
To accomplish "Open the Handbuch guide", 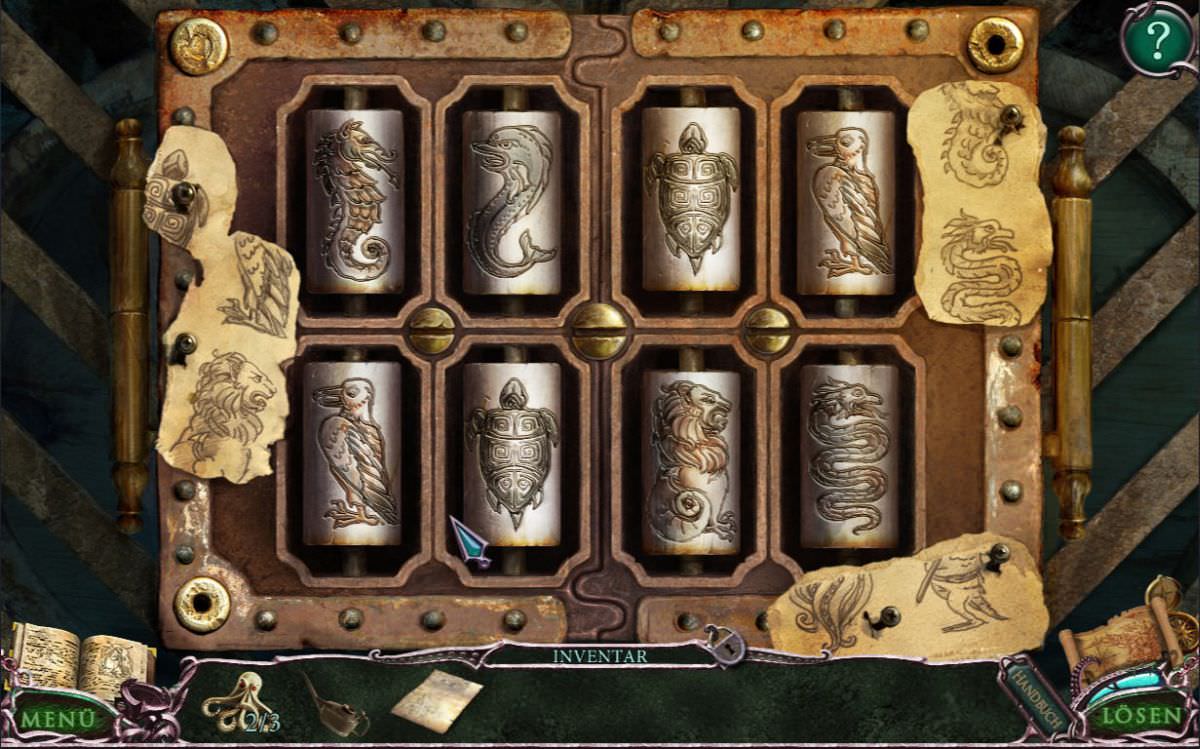I will pyautogui.click(x=1030, y=693).
